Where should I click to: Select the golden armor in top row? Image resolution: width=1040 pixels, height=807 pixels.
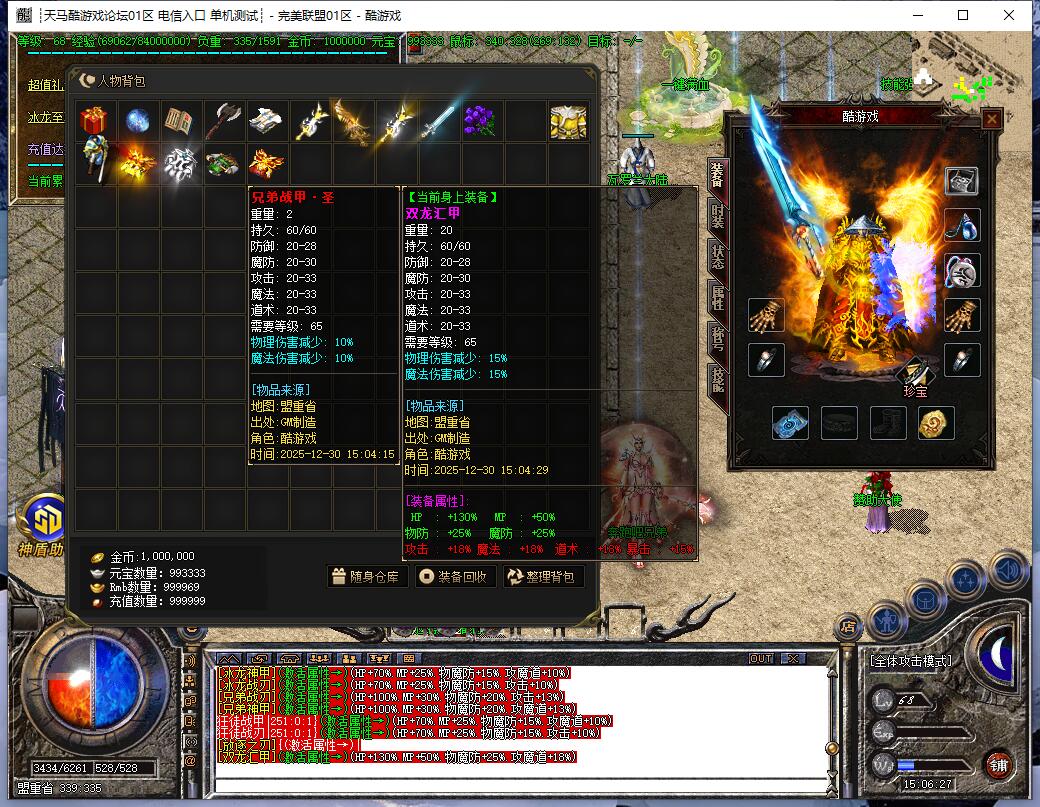click(x=567, y=121)
